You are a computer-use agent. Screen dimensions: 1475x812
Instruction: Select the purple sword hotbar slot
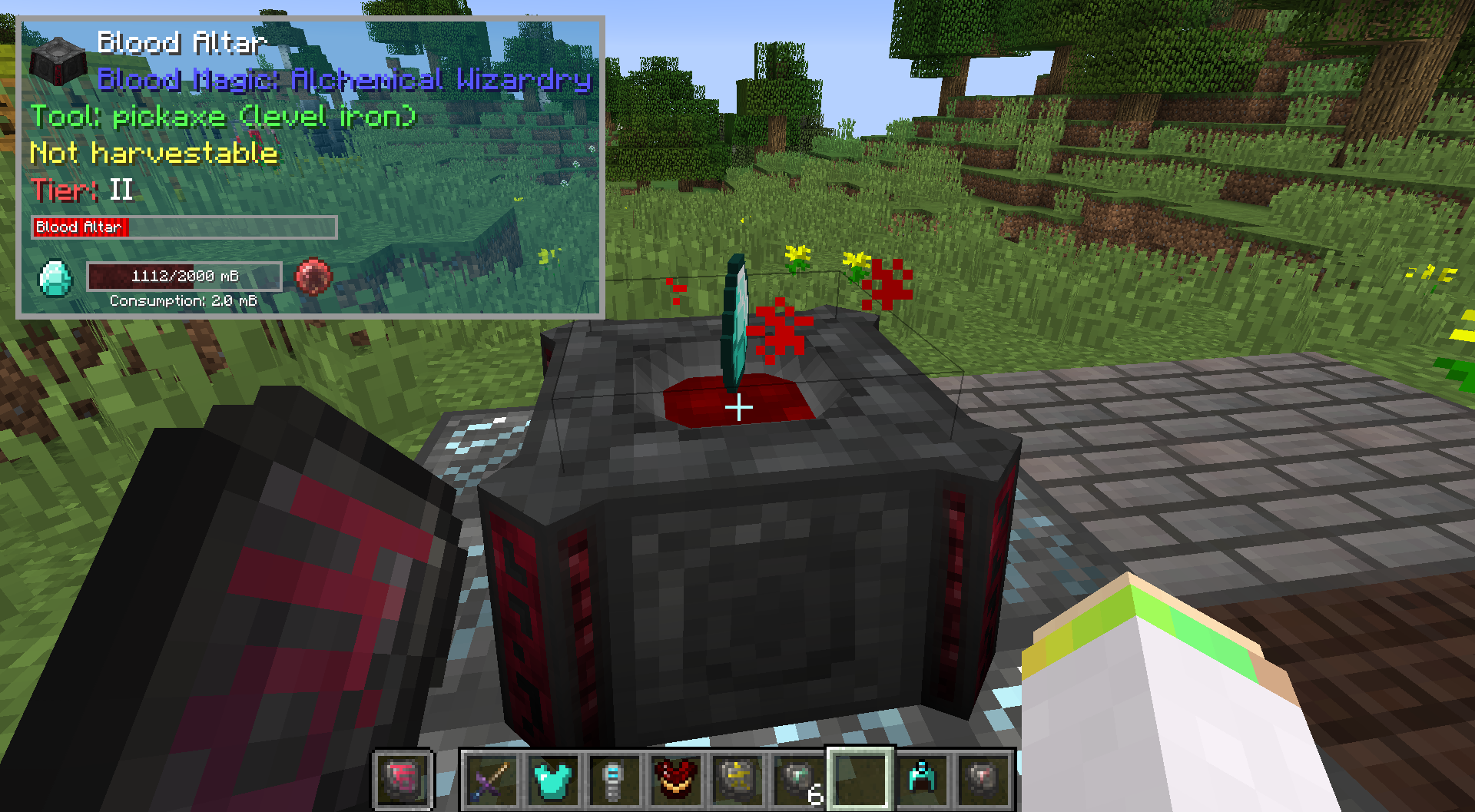[492, 780]
